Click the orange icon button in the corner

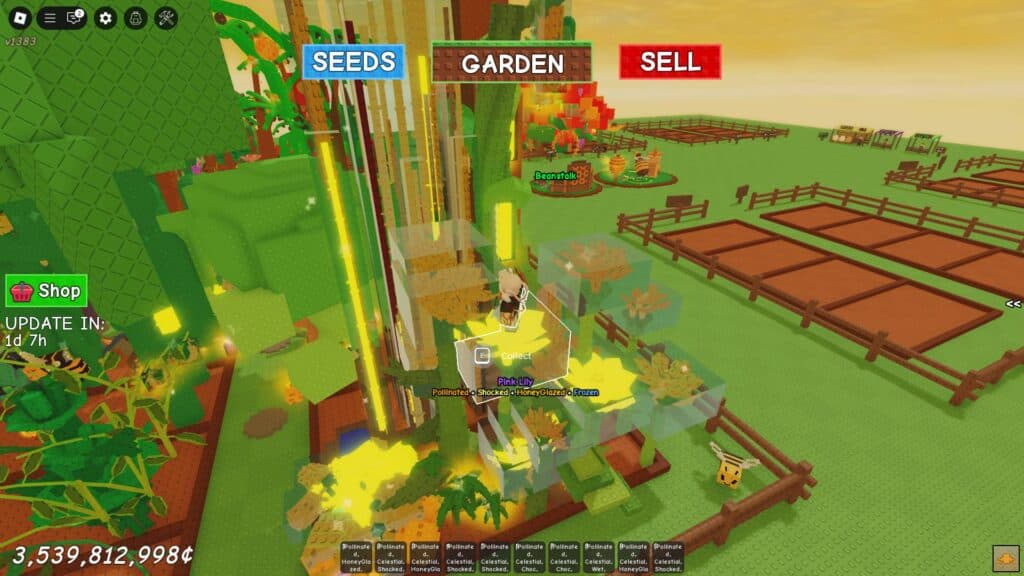click(x=1005, y=558)
